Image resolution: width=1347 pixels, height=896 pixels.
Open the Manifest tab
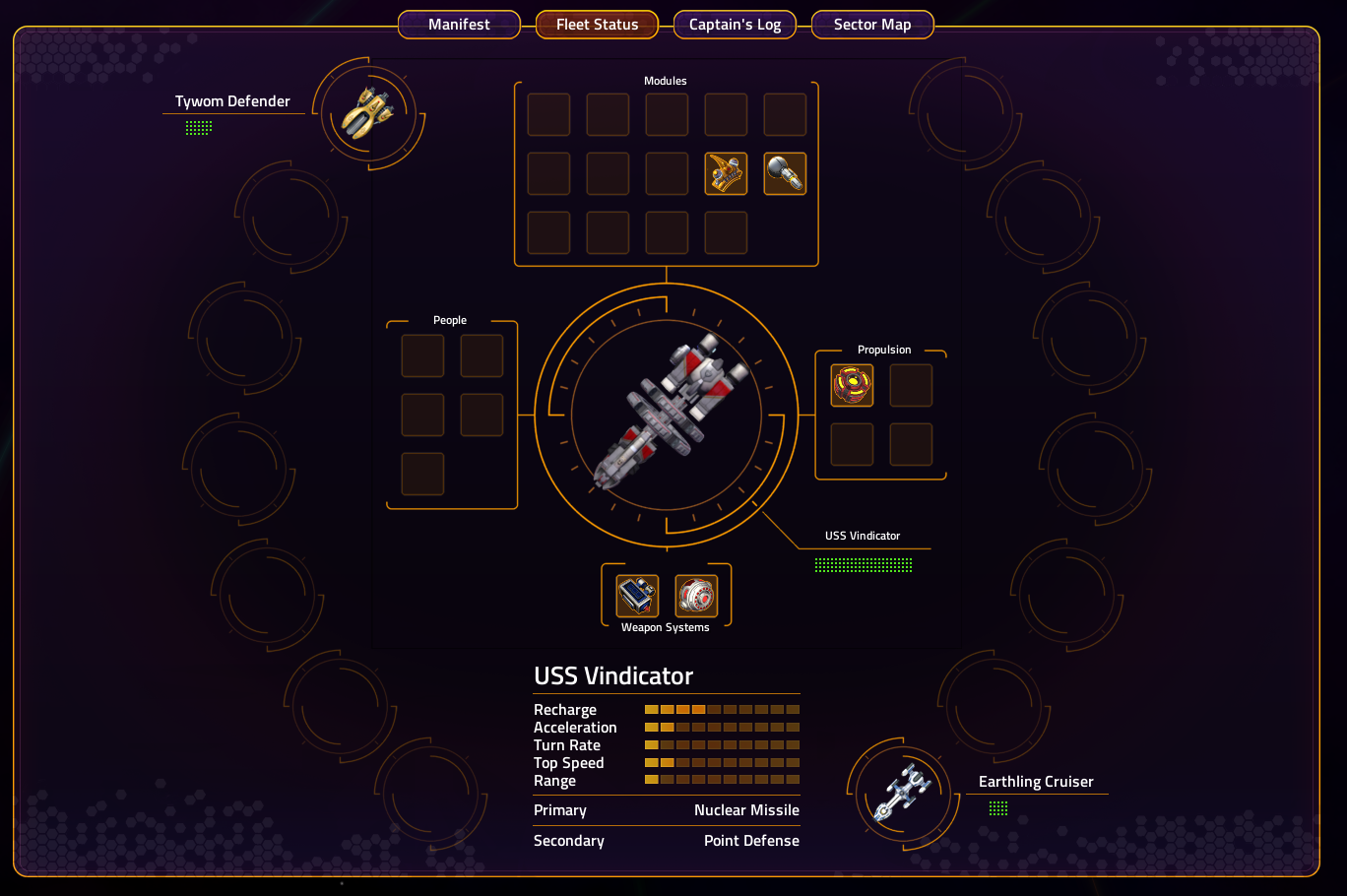(459, 25)
